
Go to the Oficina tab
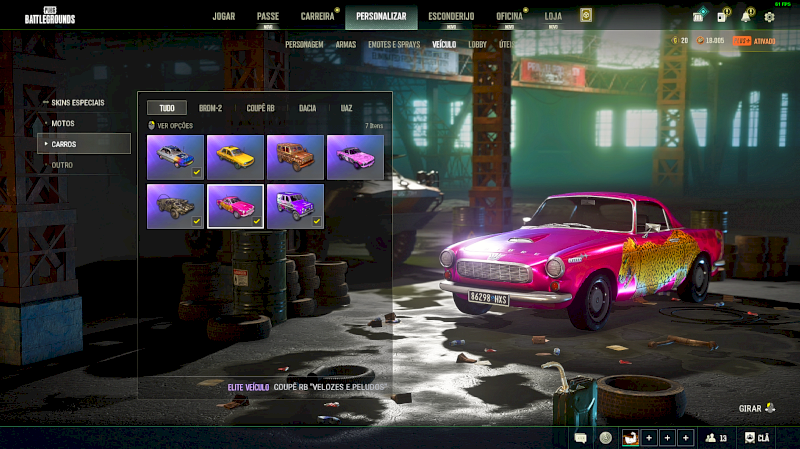tap(509, 16)
